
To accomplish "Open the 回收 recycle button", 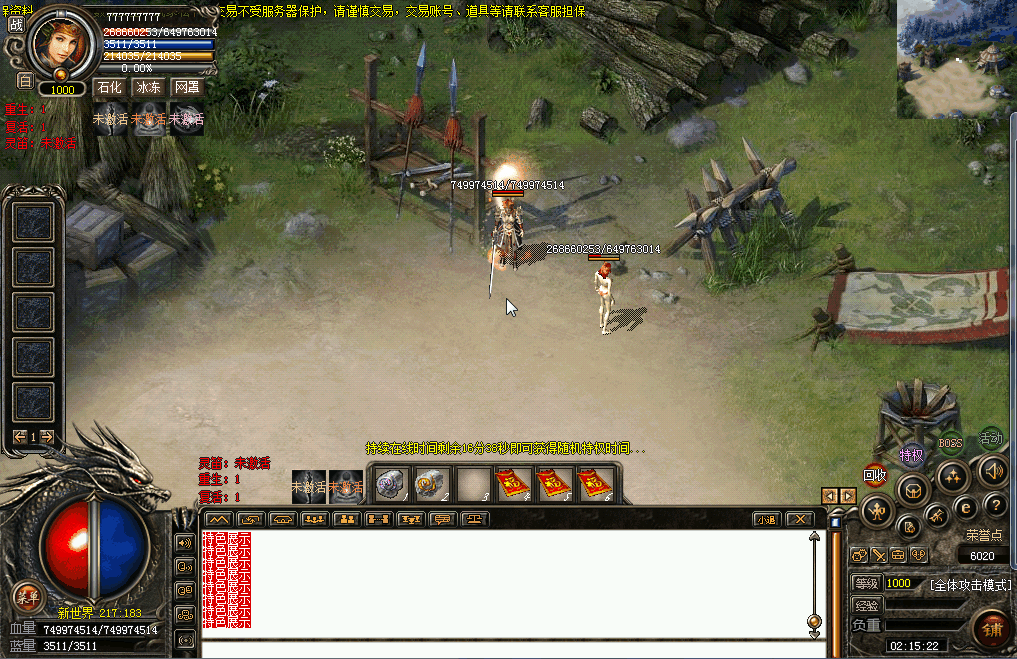I will click(x=875, y=476).
